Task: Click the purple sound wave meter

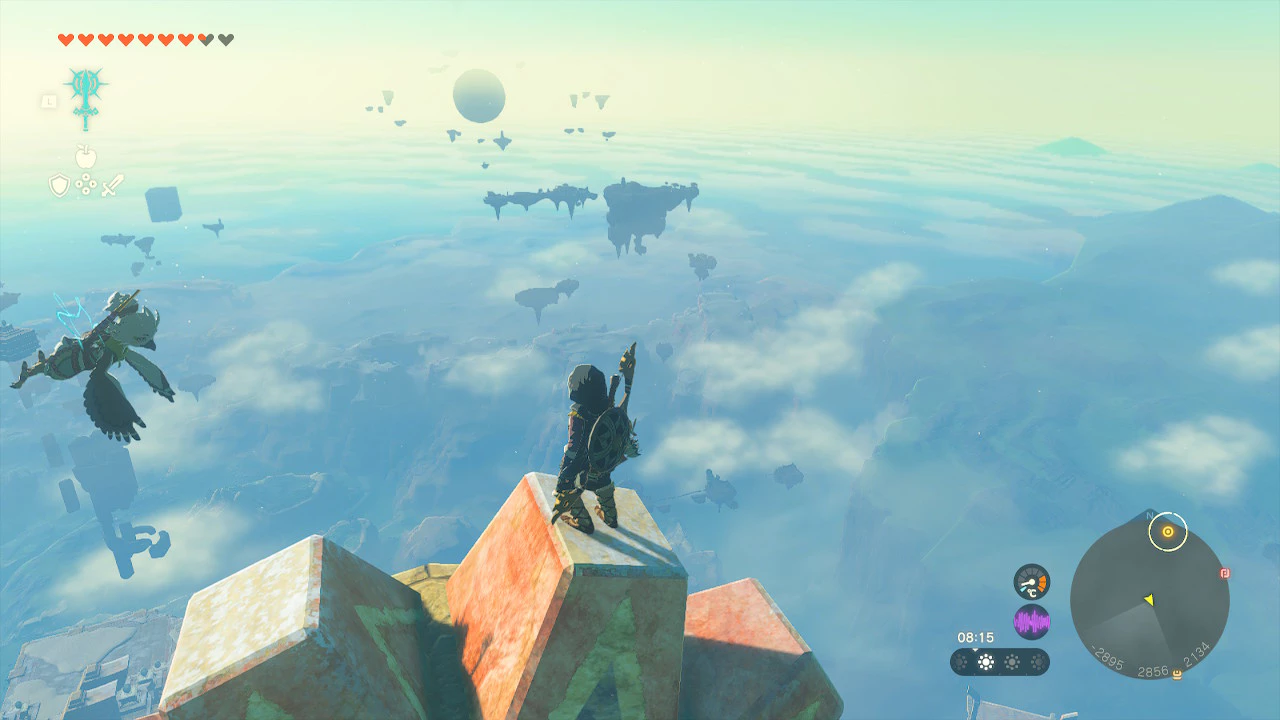Action: click(x=1031, y=622)
